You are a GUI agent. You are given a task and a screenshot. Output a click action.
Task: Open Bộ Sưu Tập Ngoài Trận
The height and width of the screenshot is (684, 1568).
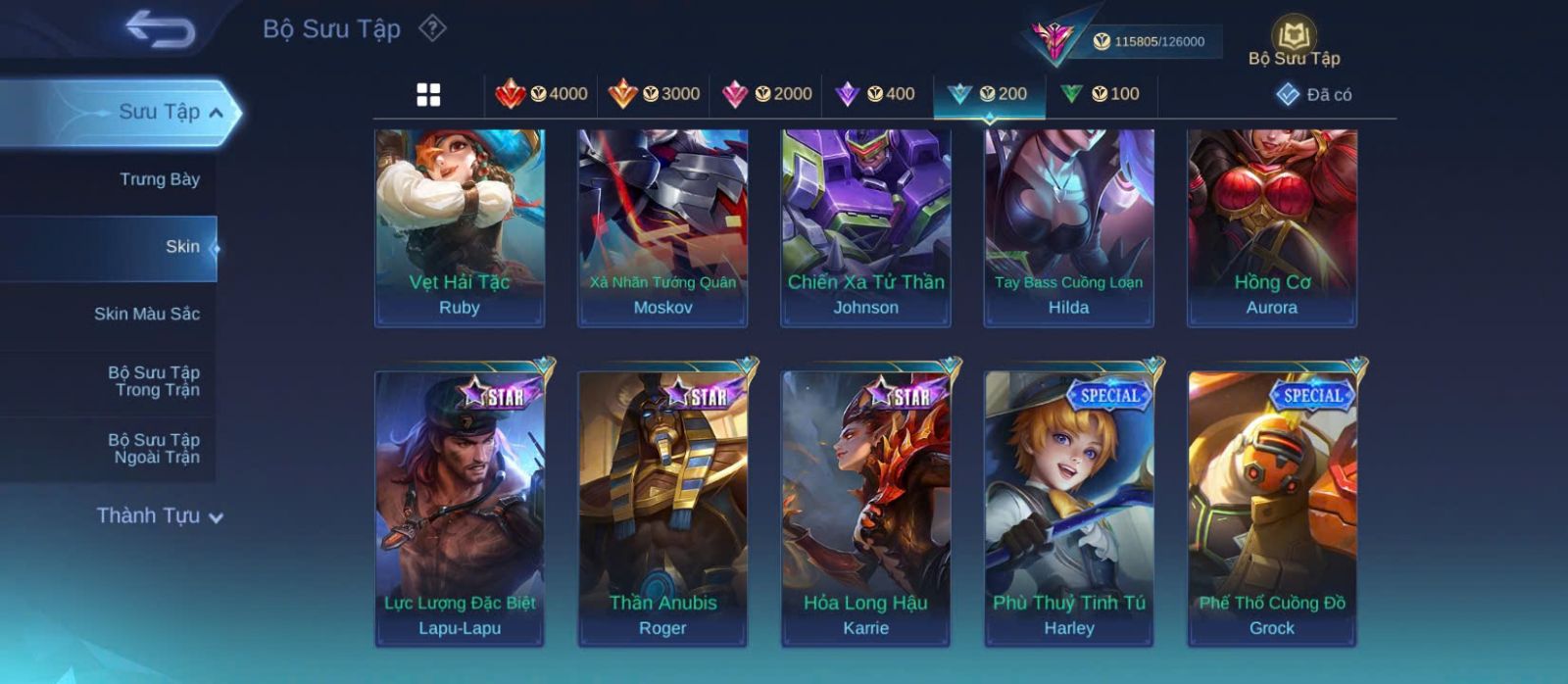pyautogui.click(x=154, y=449)
